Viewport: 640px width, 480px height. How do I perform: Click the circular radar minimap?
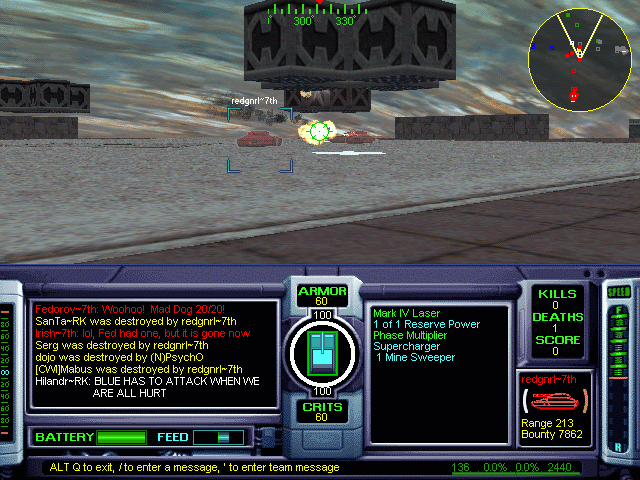[578, 56]
